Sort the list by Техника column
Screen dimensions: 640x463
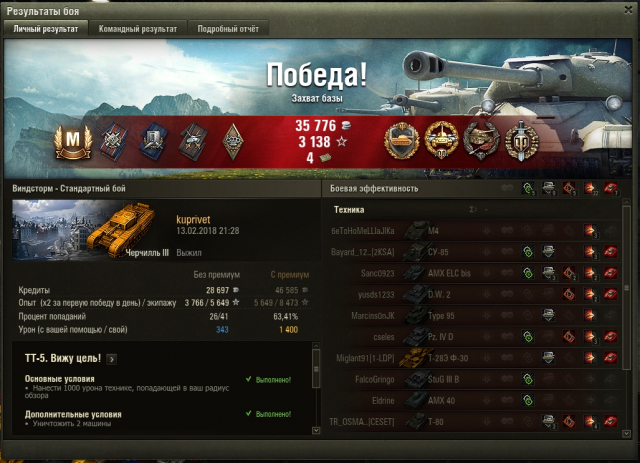[349, 210]
